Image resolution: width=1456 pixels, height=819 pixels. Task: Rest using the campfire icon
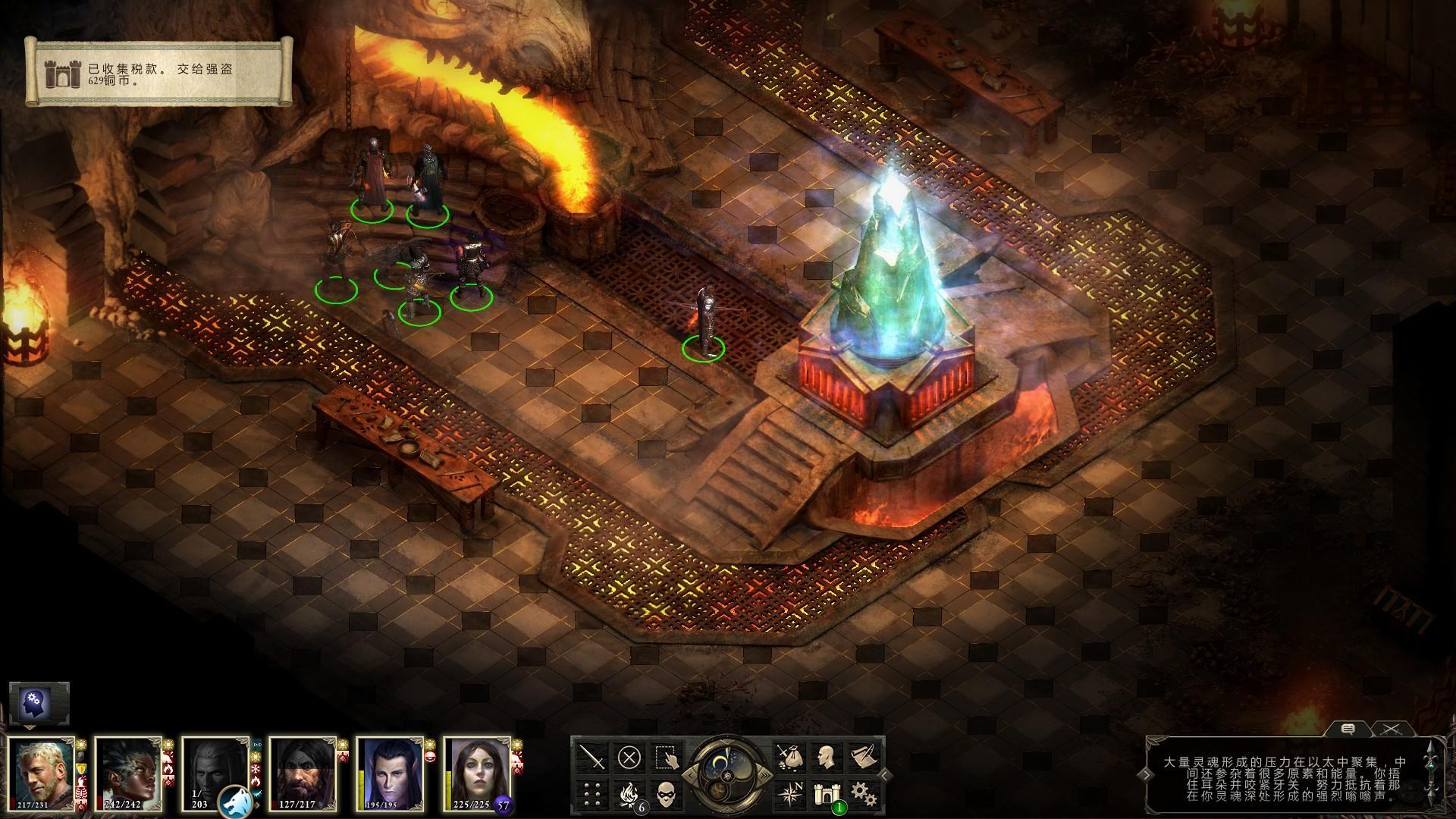(629, 793)
